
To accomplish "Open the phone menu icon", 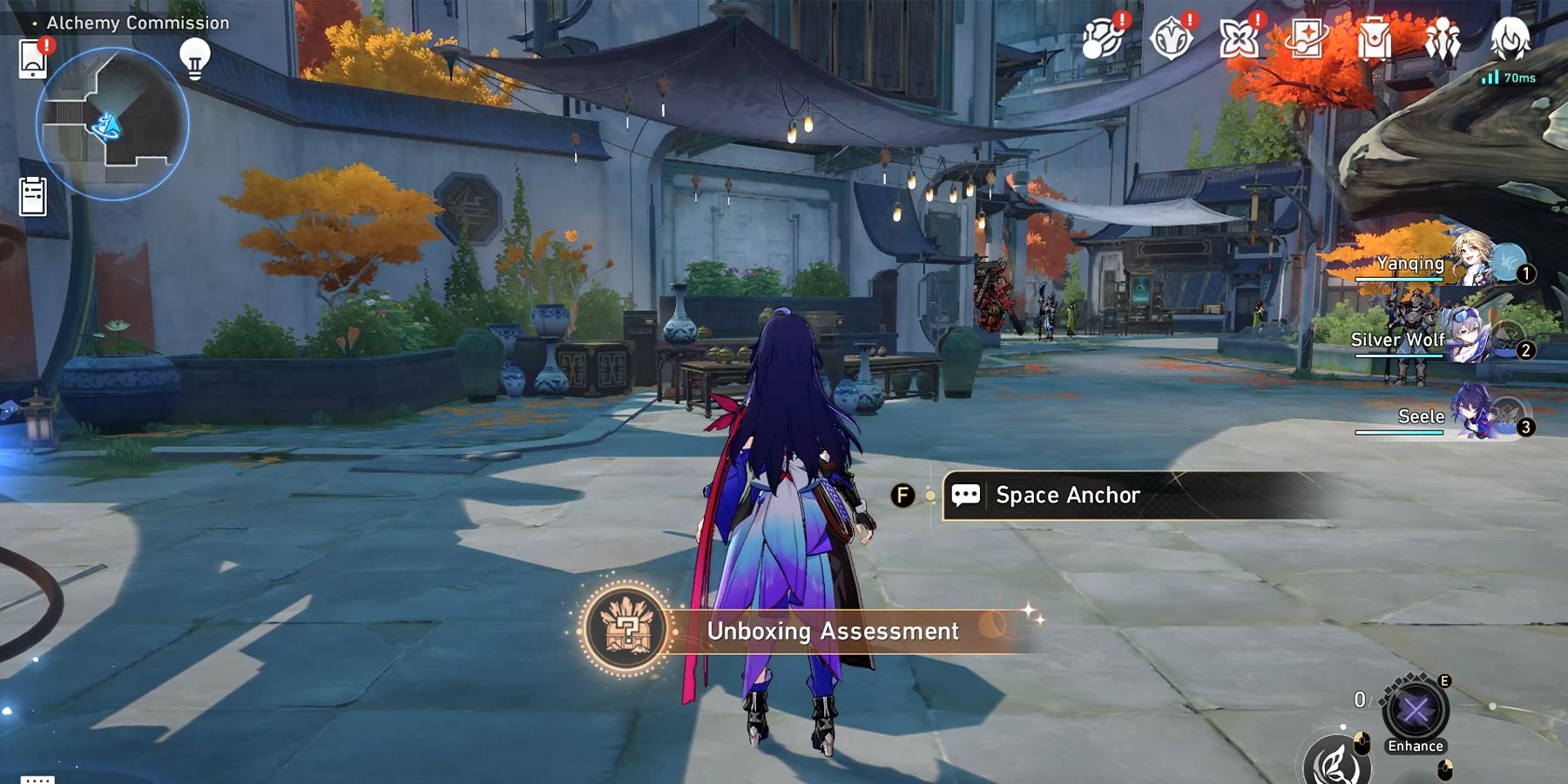I will 33,59.
